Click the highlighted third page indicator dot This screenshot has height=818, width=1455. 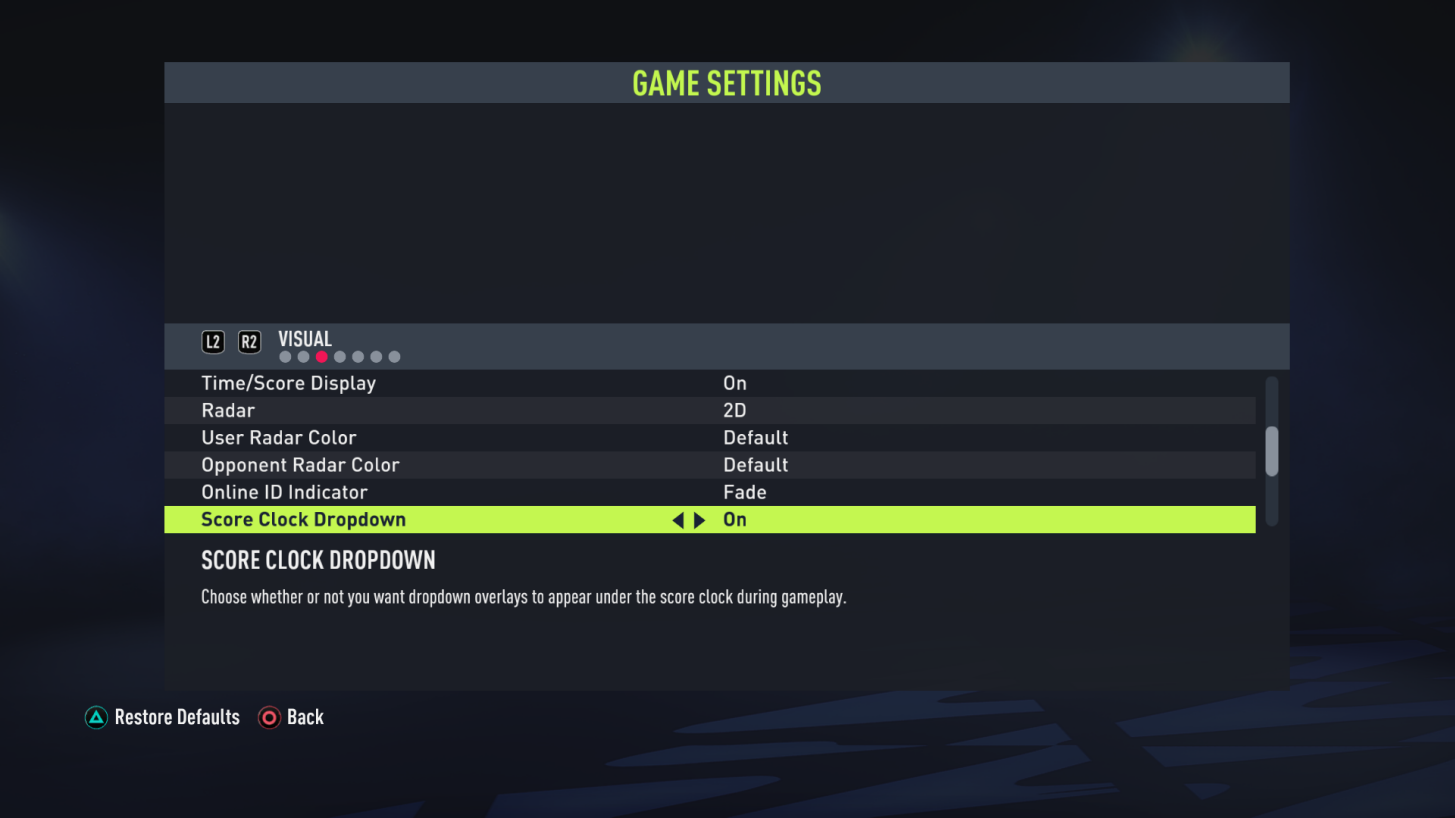321,356
